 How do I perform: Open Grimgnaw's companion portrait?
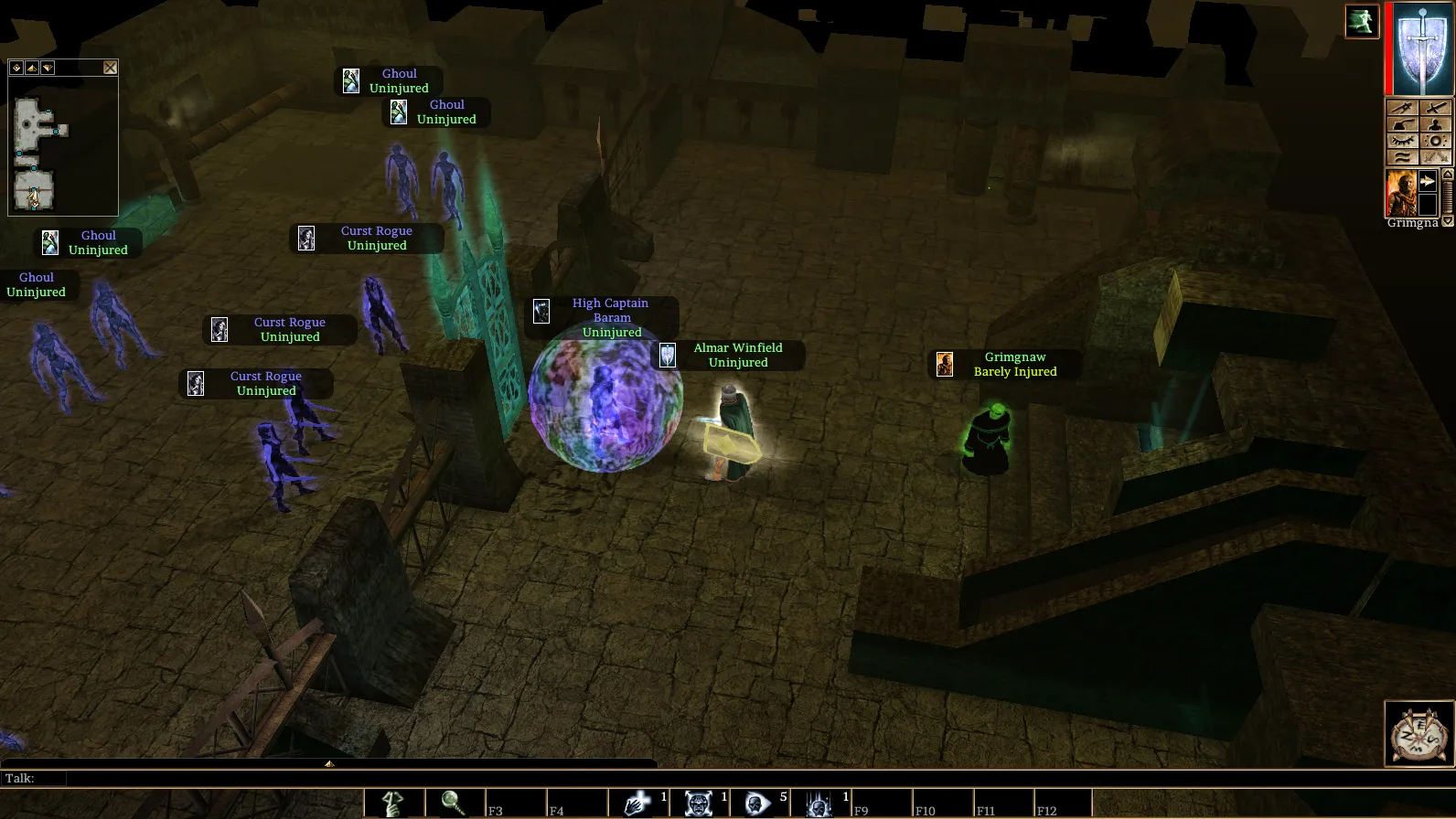1401,193
